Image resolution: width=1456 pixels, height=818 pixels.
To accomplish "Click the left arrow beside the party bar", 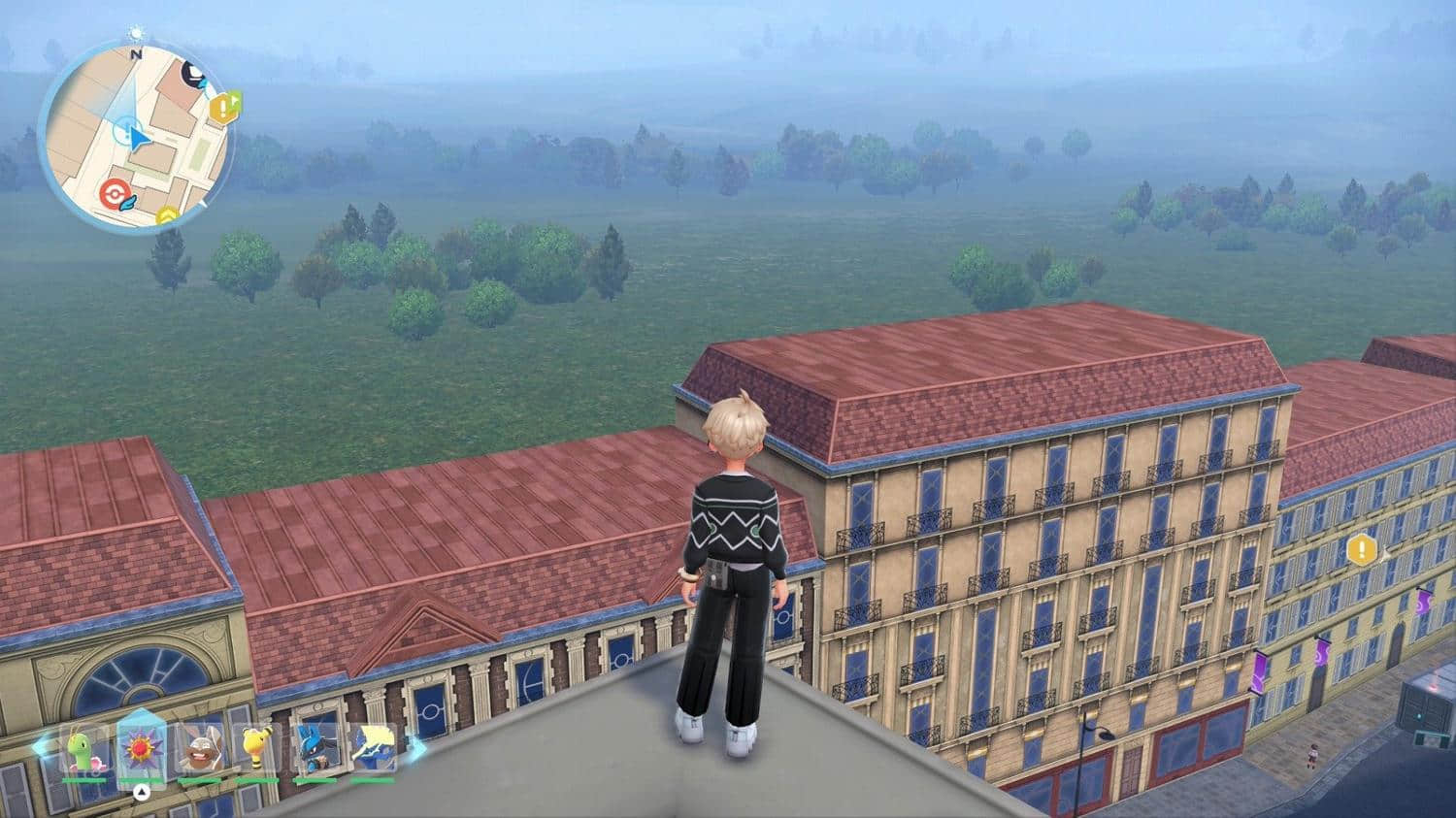I will pos(42,747).
